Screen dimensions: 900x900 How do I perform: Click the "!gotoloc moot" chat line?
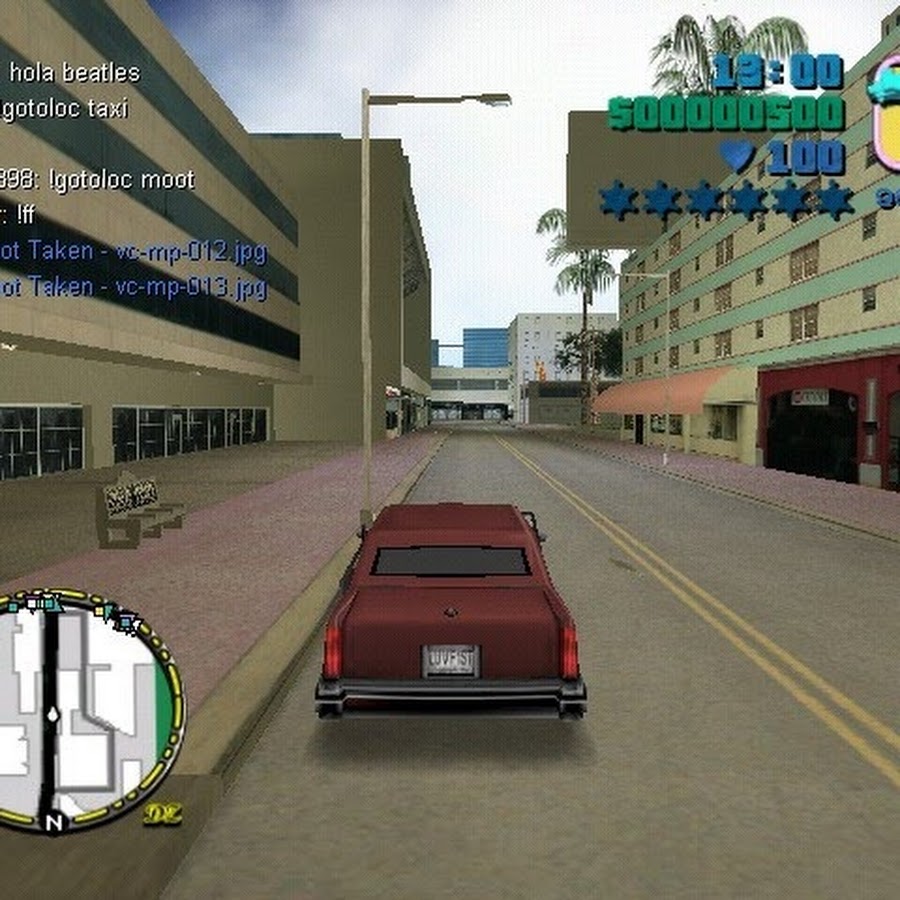[98, 180]
